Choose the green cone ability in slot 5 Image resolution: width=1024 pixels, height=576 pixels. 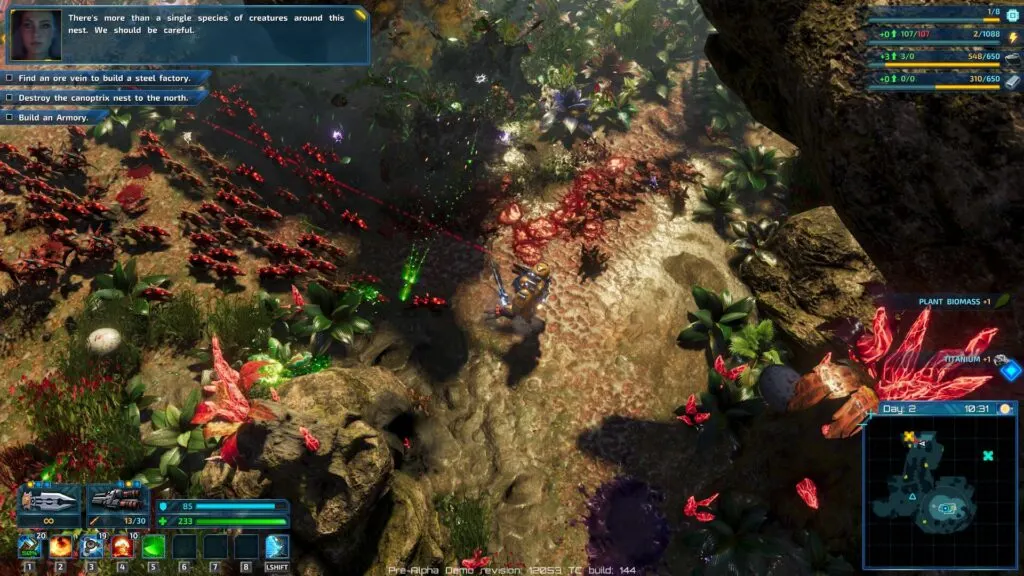(154, 547)
